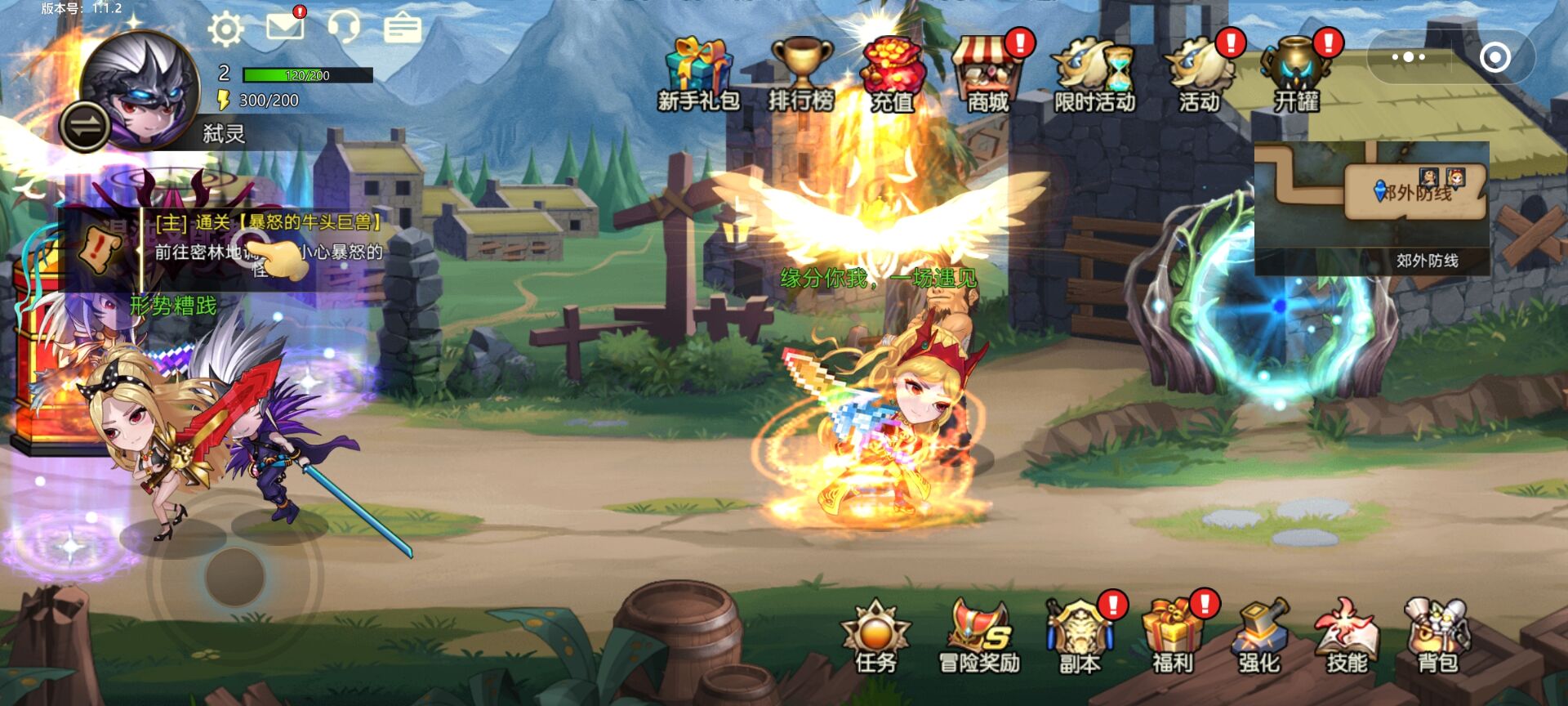Open the 开罐 jar opening feature
Screen dimensions: 1568x706
(x=1296, y=75)
